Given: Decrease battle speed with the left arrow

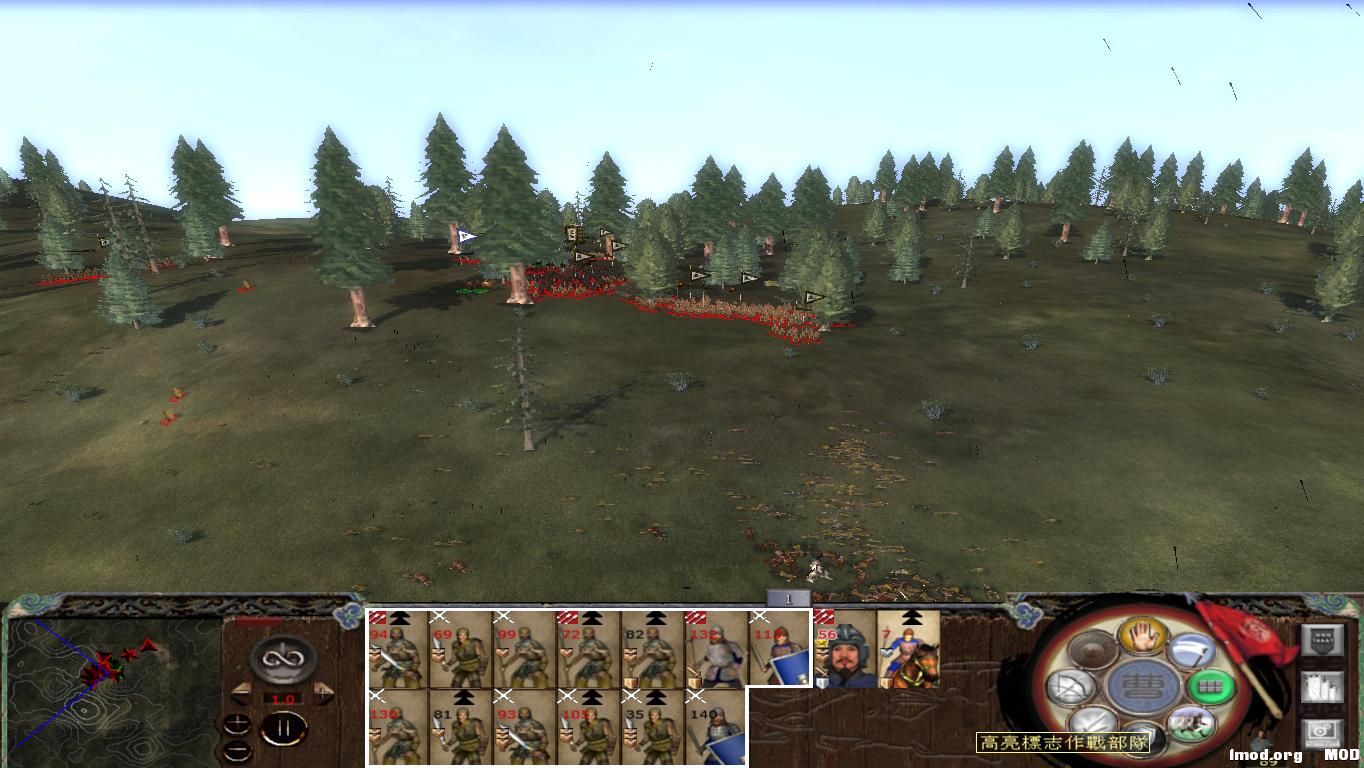Looking at the screenshot, I should (x=242, y=693).
